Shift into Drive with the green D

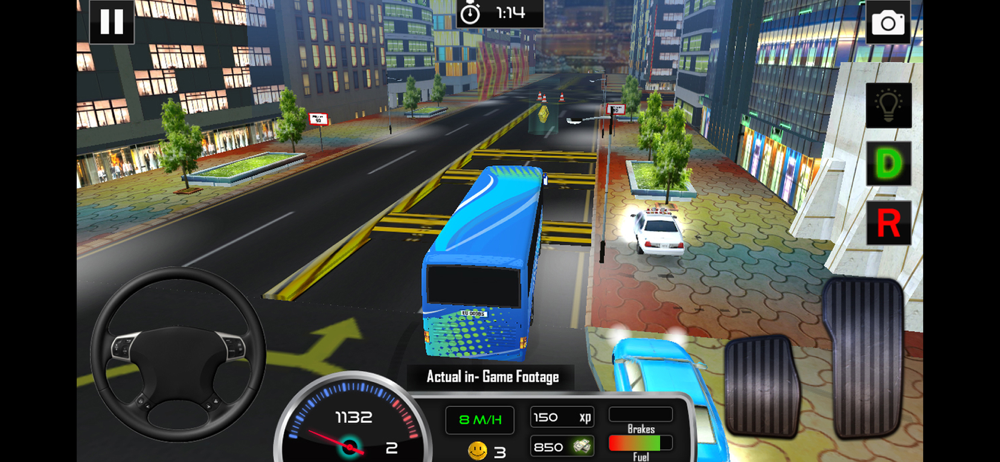tap(888, 163)
